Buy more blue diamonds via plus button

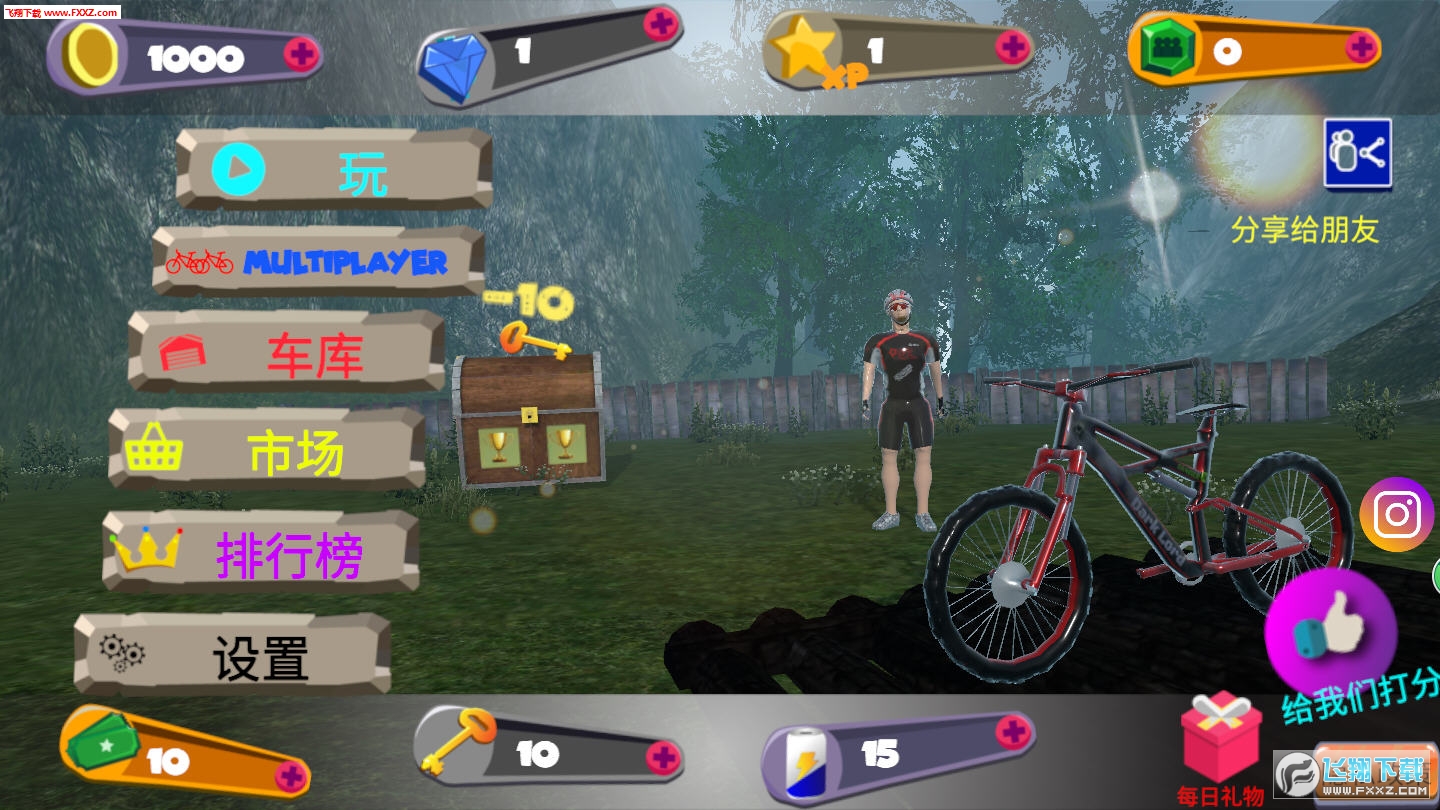point(660,23)
